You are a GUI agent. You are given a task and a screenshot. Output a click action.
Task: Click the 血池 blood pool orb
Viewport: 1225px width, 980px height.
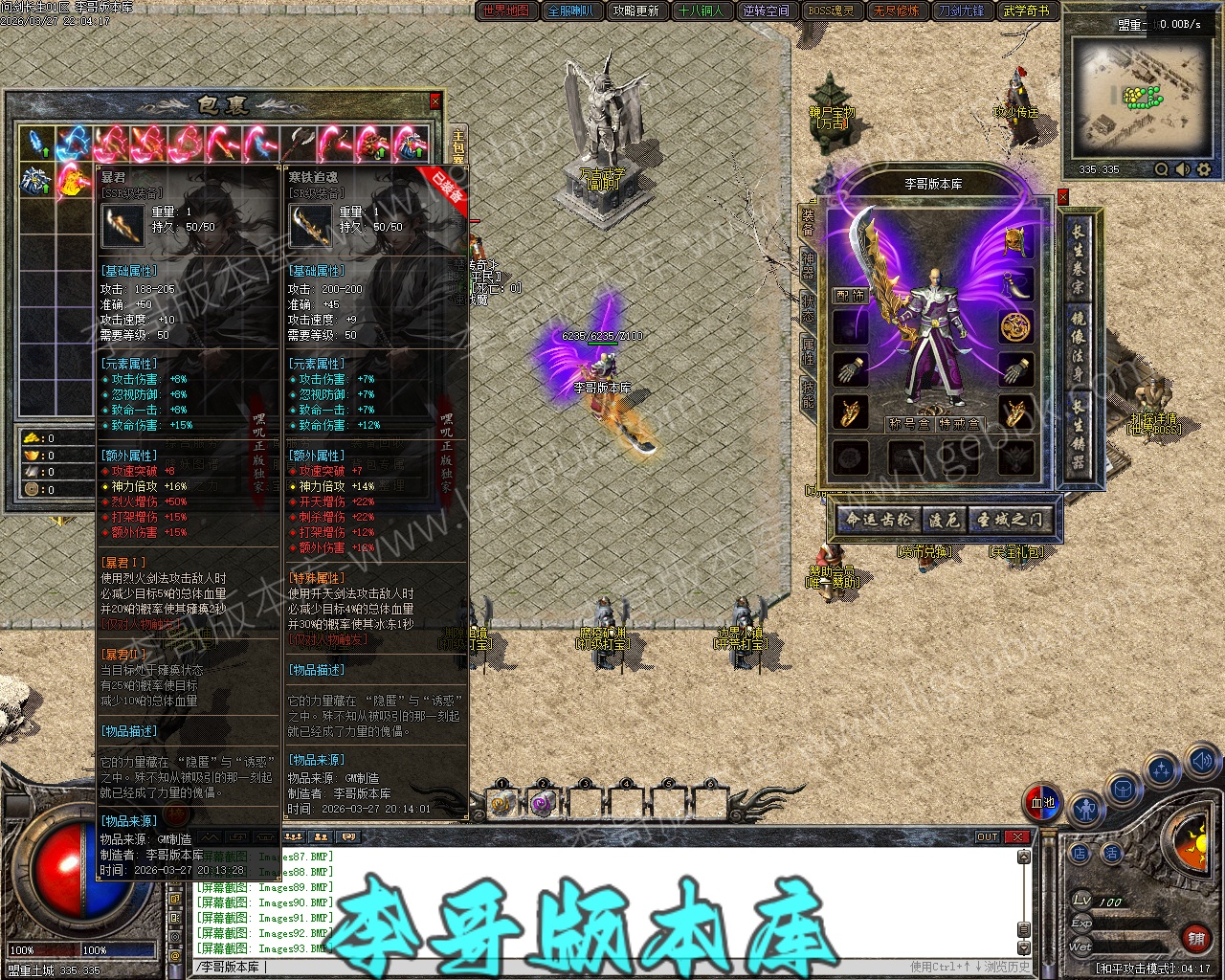(x=1042, y=803)
